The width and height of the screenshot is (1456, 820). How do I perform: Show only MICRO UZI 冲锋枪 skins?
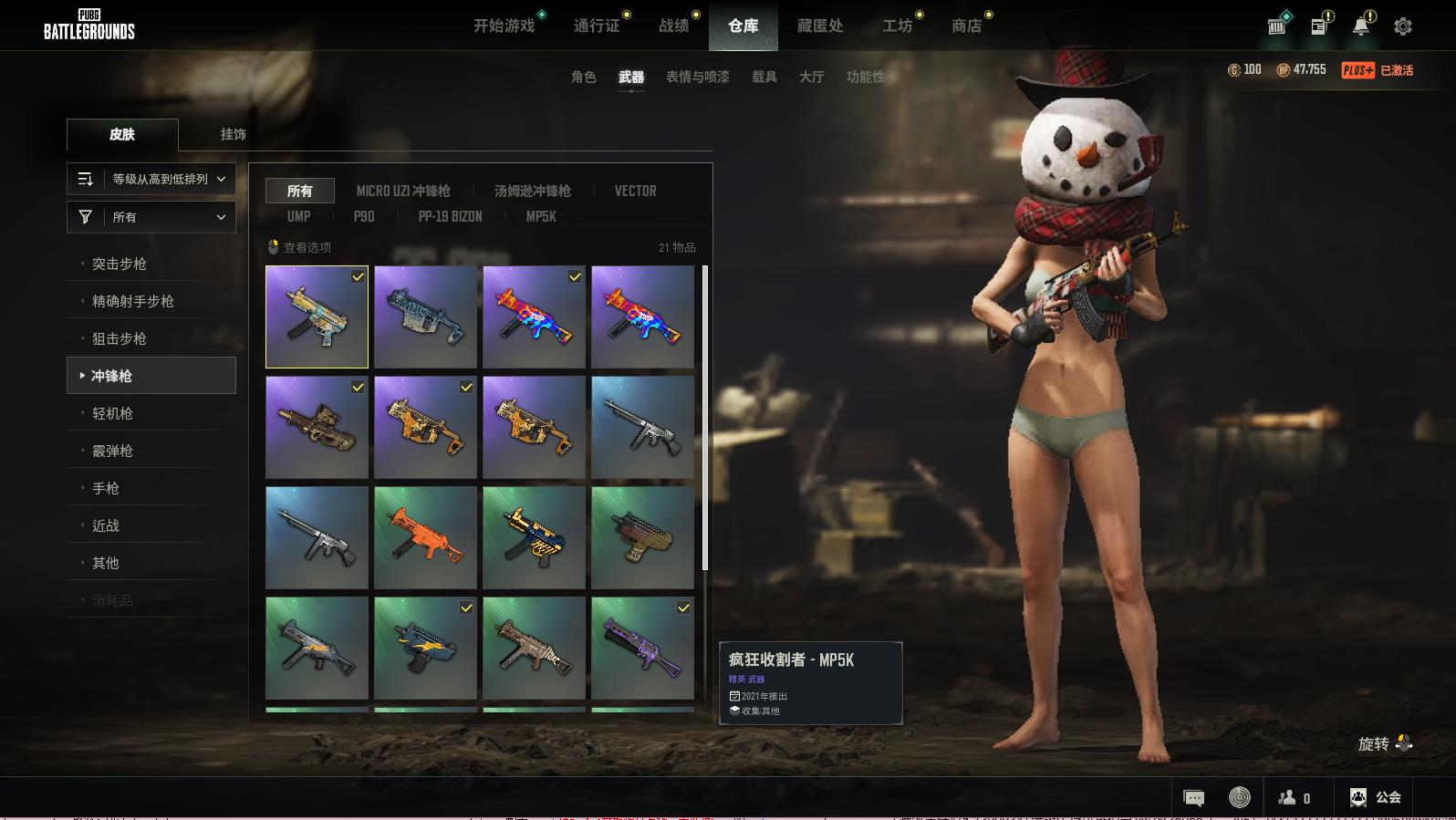pyautogui.click(x=402, y=191)
